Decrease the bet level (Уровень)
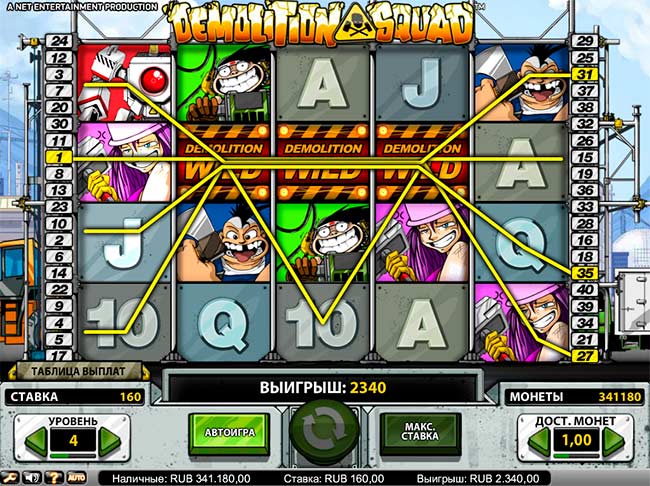Viewport: 650px width, 486px height. [x=34, y=439]
